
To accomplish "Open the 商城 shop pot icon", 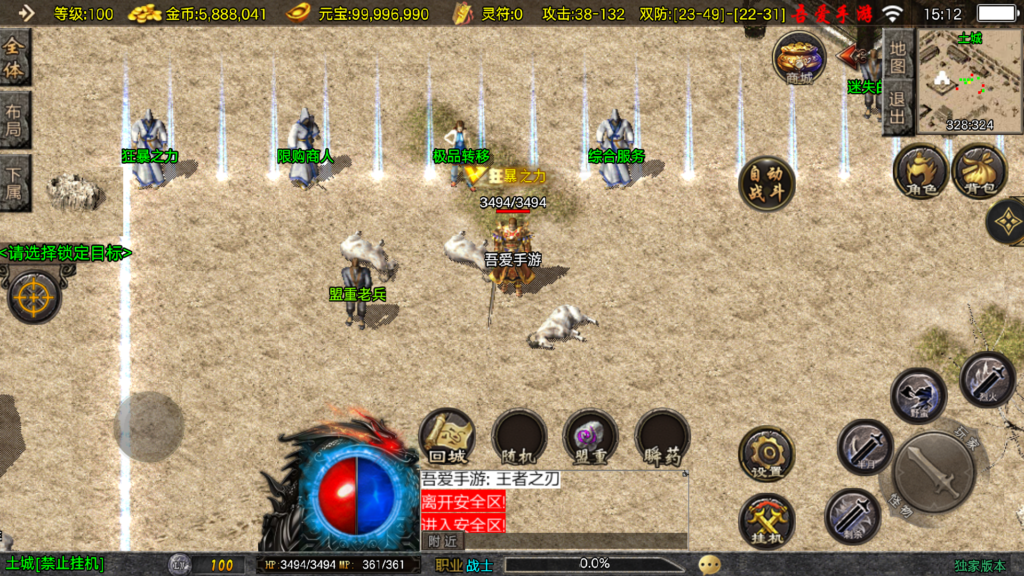I will tap(799, 56).
